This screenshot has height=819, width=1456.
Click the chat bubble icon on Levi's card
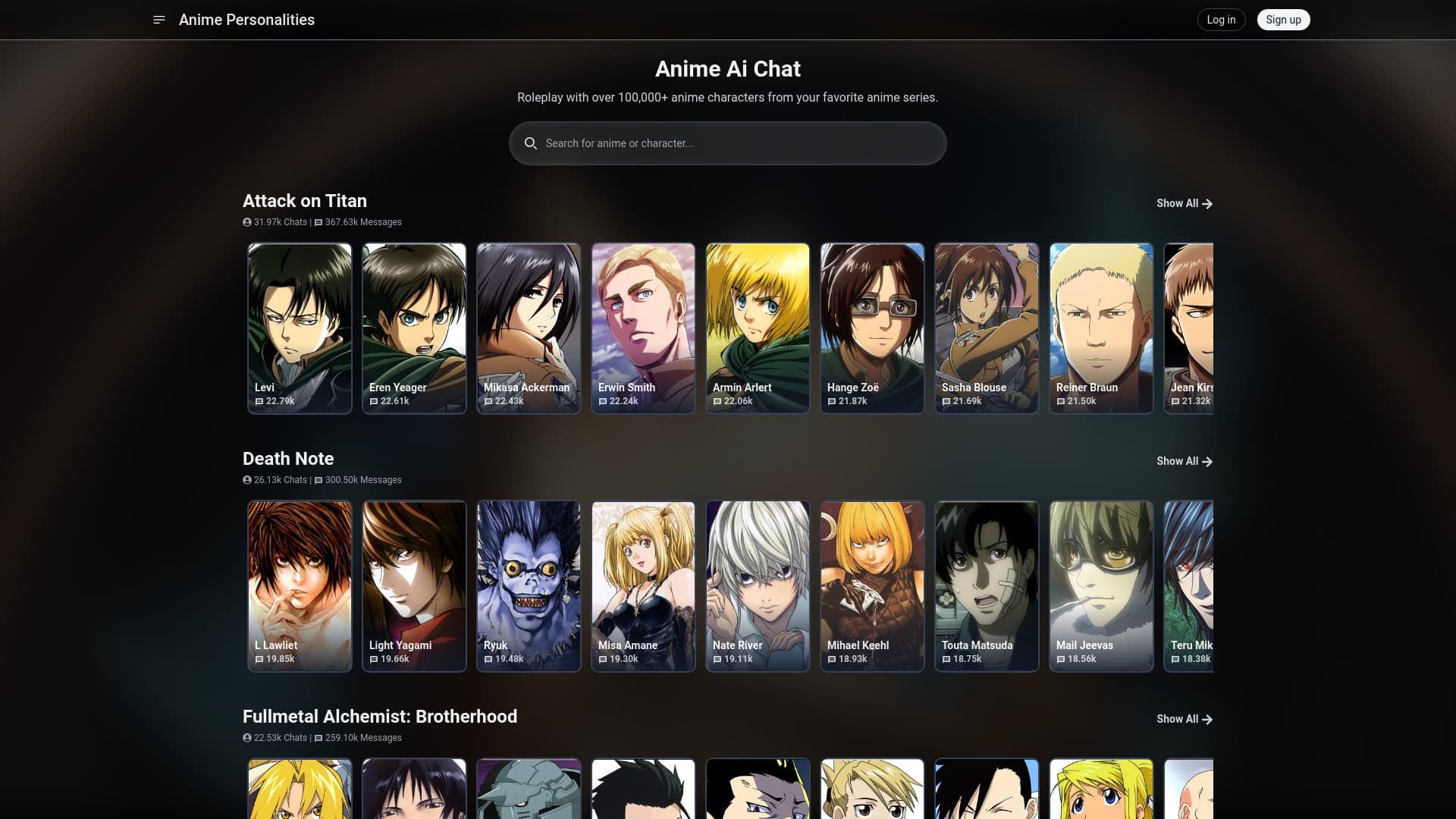259,401
